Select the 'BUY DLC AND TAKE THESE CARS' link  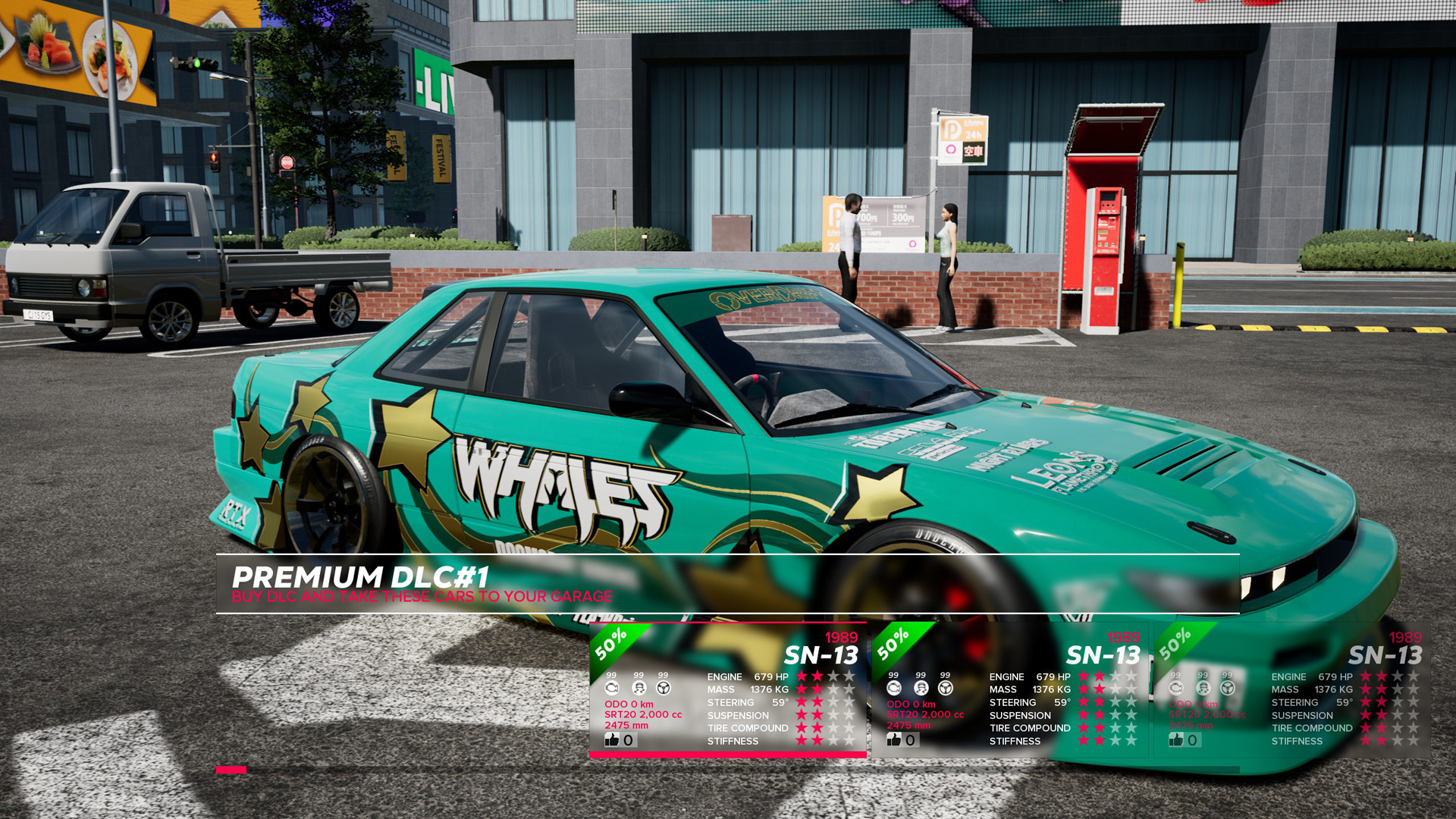point(422,597)
